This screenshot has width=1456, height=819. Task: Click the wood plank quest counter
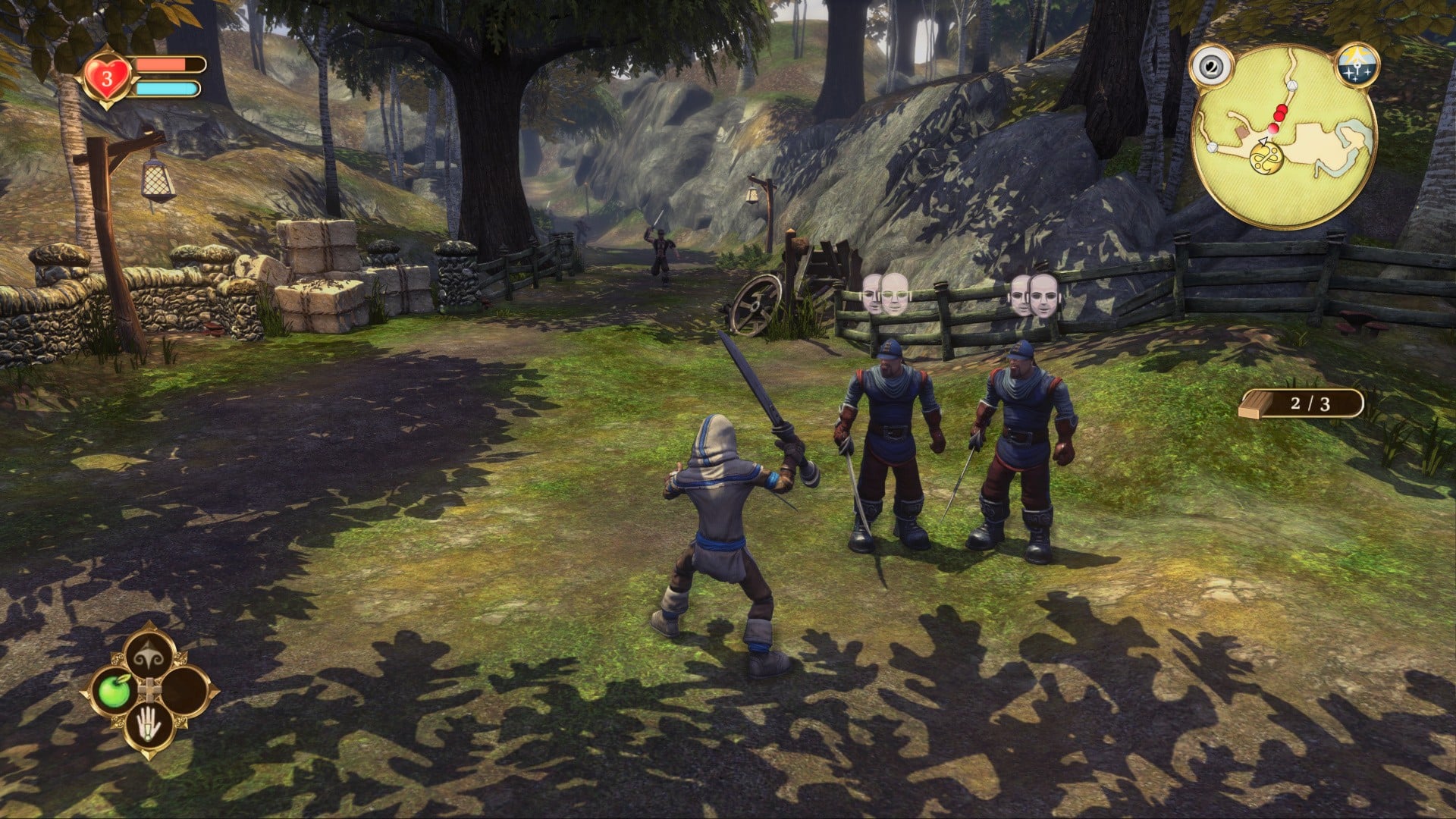1301,403
